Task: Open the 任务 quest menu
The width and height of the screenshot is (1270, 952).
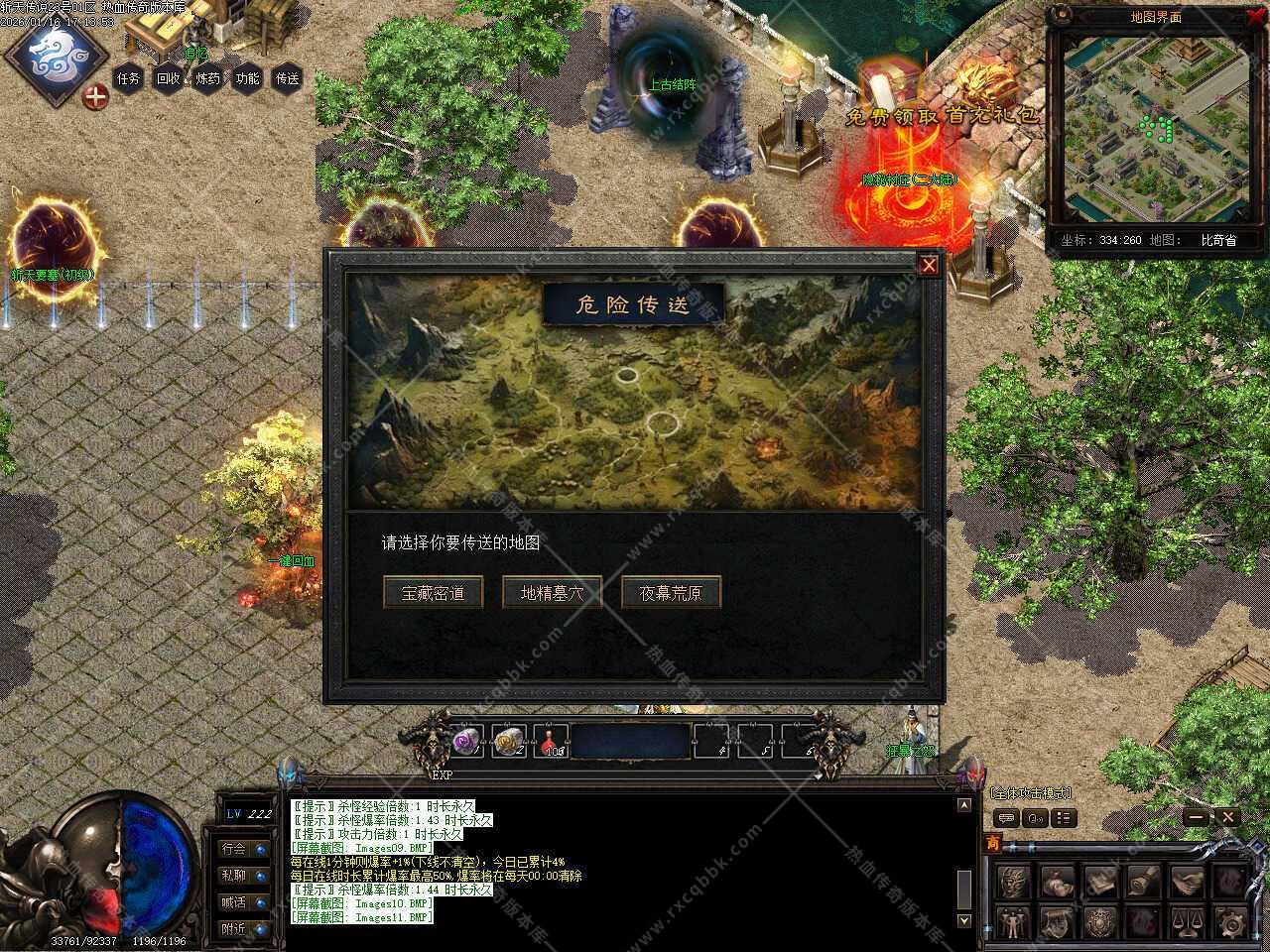Action: point(129,78)
